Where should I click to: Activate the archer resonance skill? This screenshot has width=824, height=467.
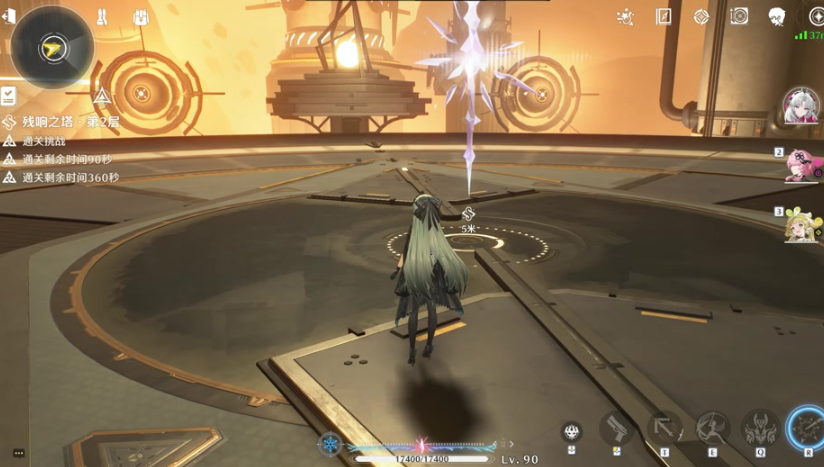coord(713,428)
